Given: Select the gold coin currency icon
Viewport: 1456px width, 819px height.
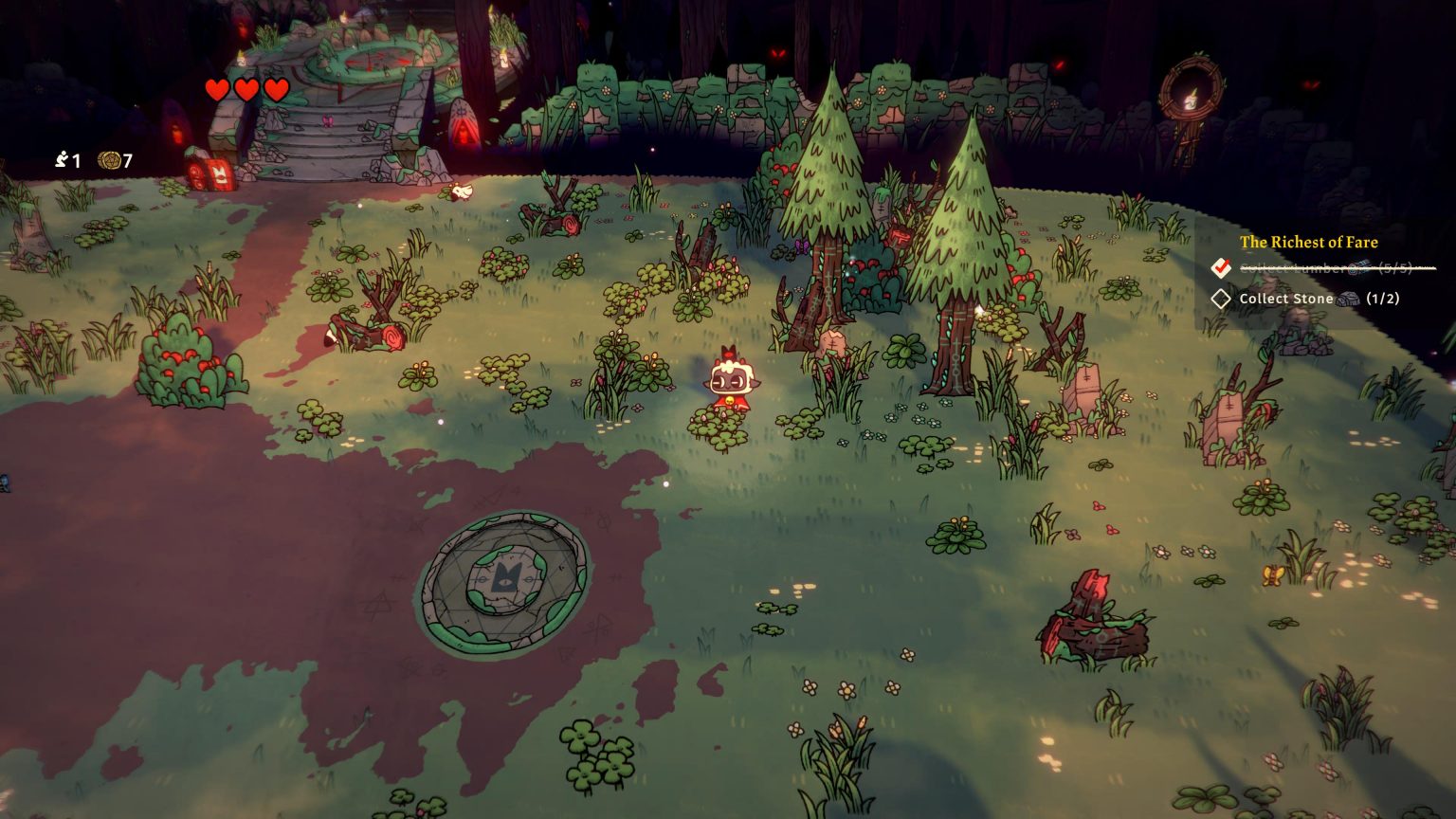Looking at the screenshot, I should click(109, 161).
